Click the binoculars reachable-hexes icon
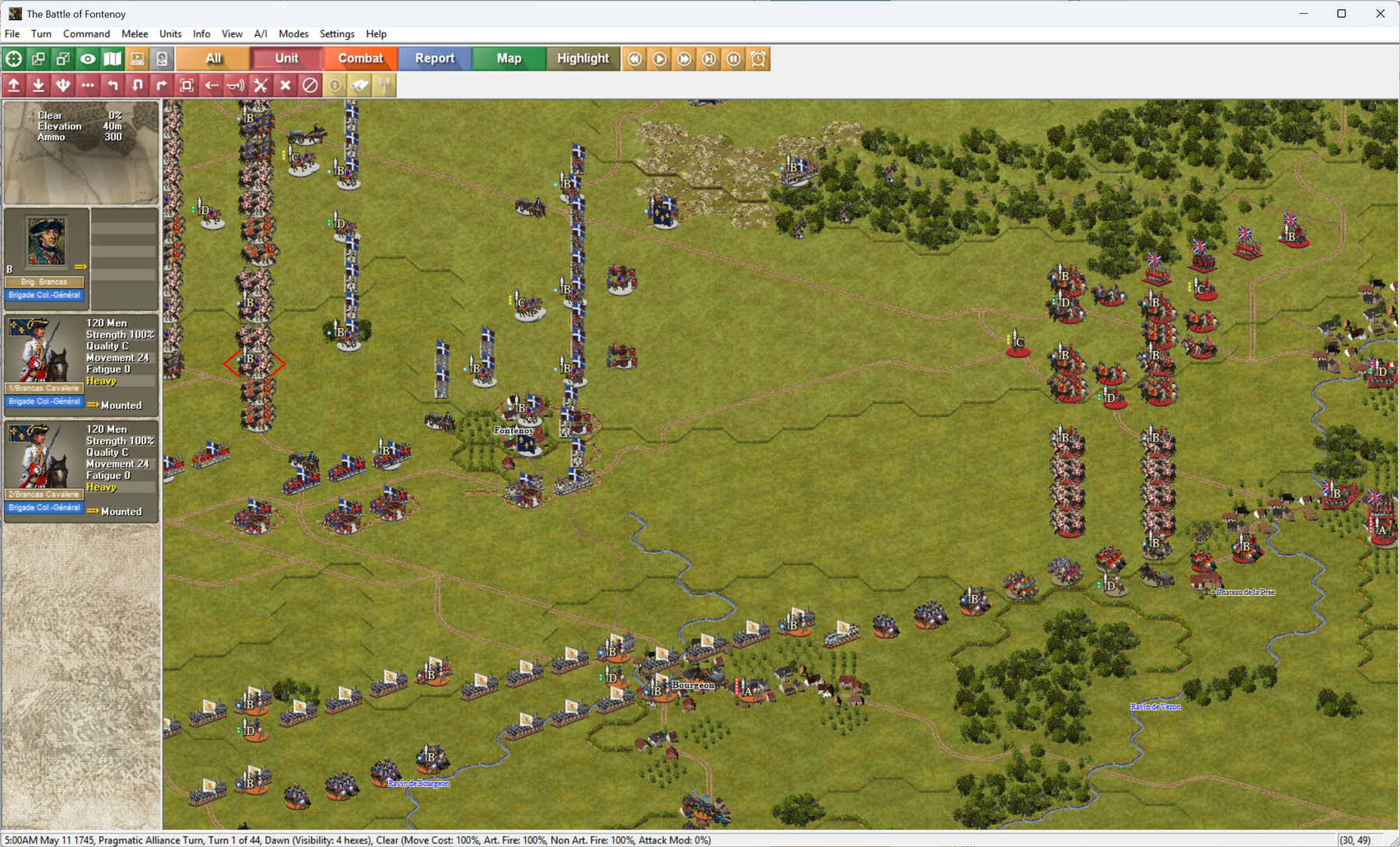 (359, 86)
